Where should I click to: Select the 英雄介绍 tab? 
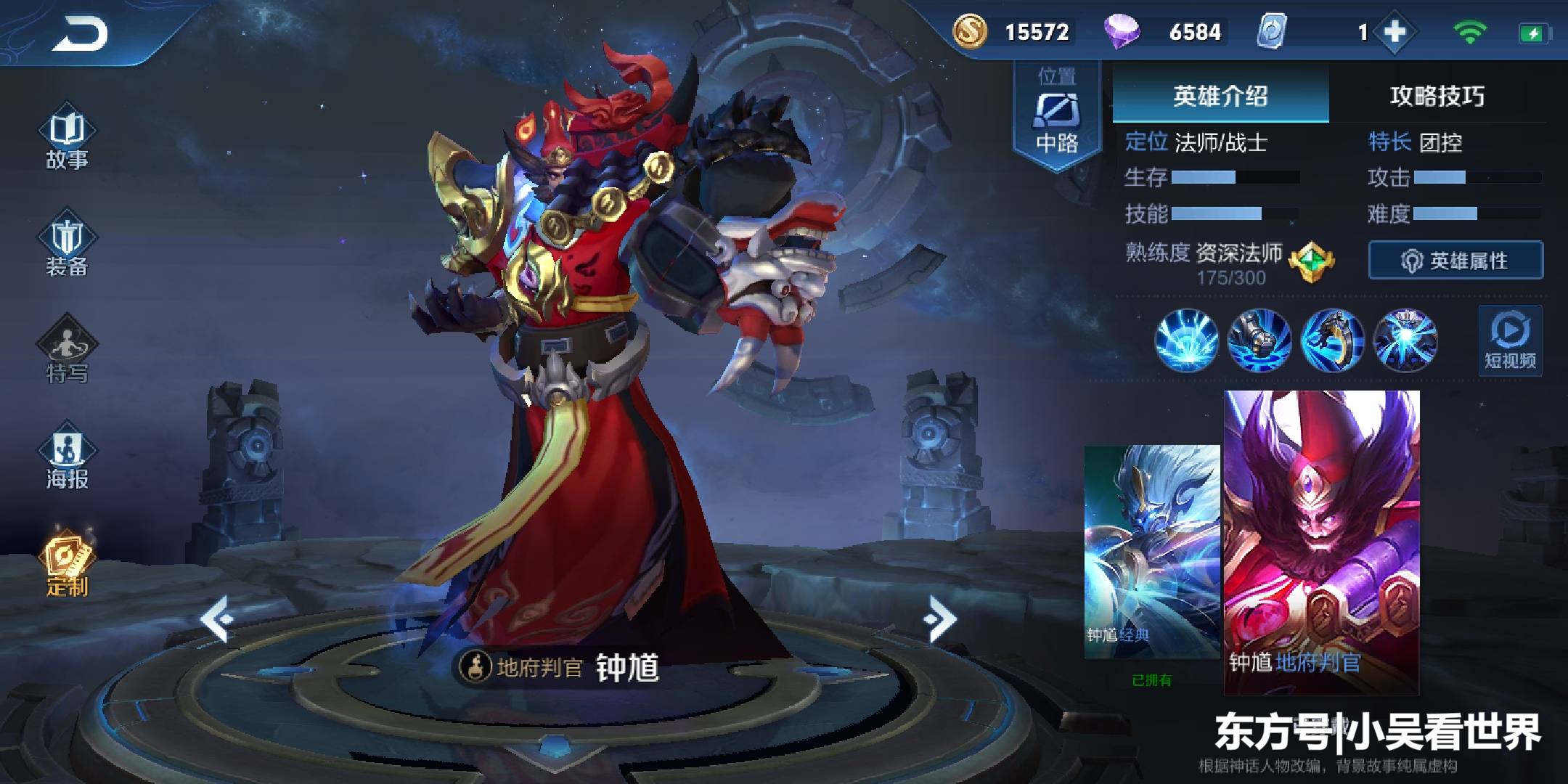[1220, 95]
